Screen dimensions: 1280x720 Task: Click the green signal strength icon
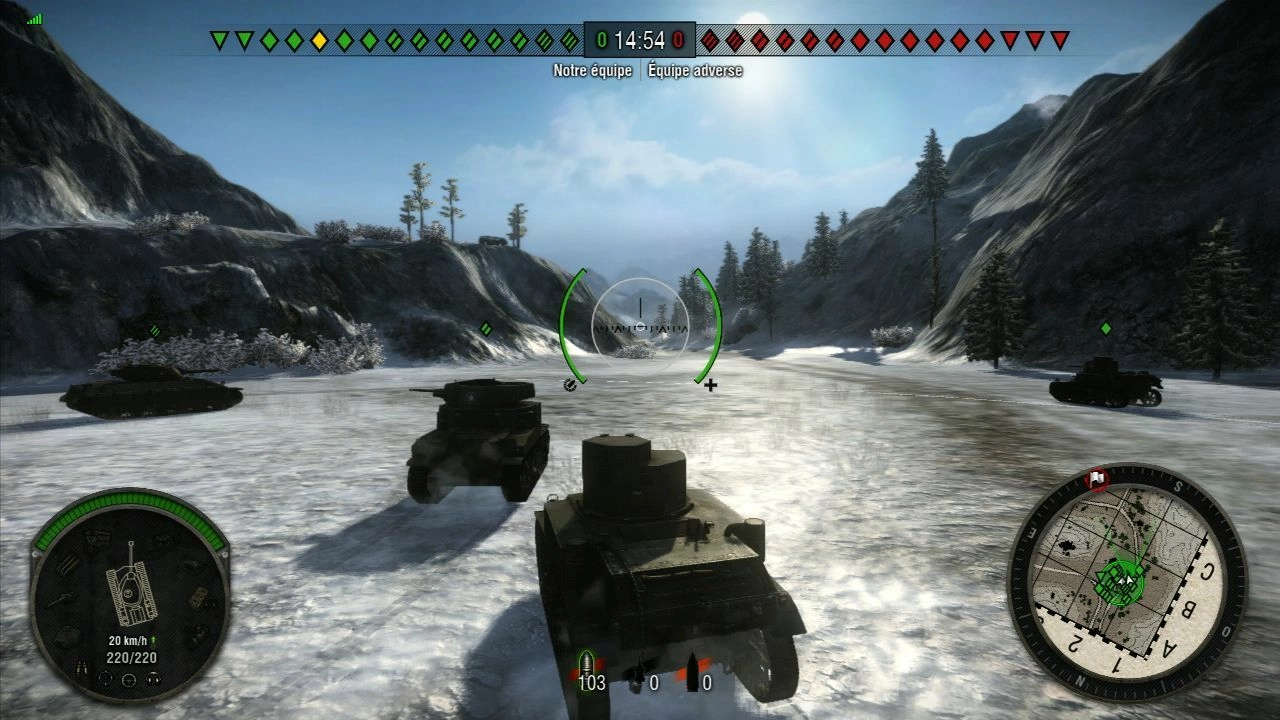click(35, 18)
